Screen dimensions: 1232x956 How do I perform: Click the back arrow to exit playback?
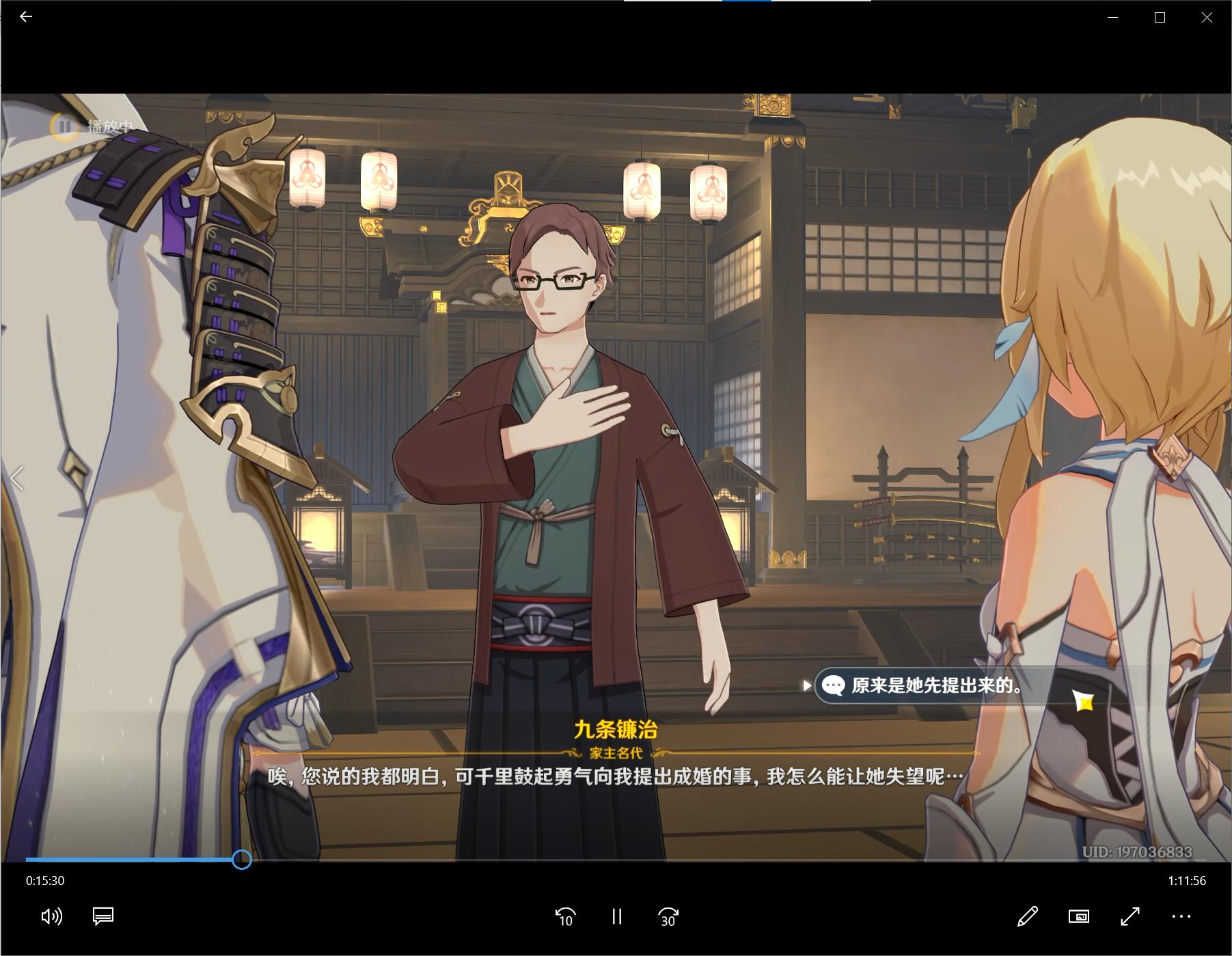pyautogui.click(x=25, y=17)
